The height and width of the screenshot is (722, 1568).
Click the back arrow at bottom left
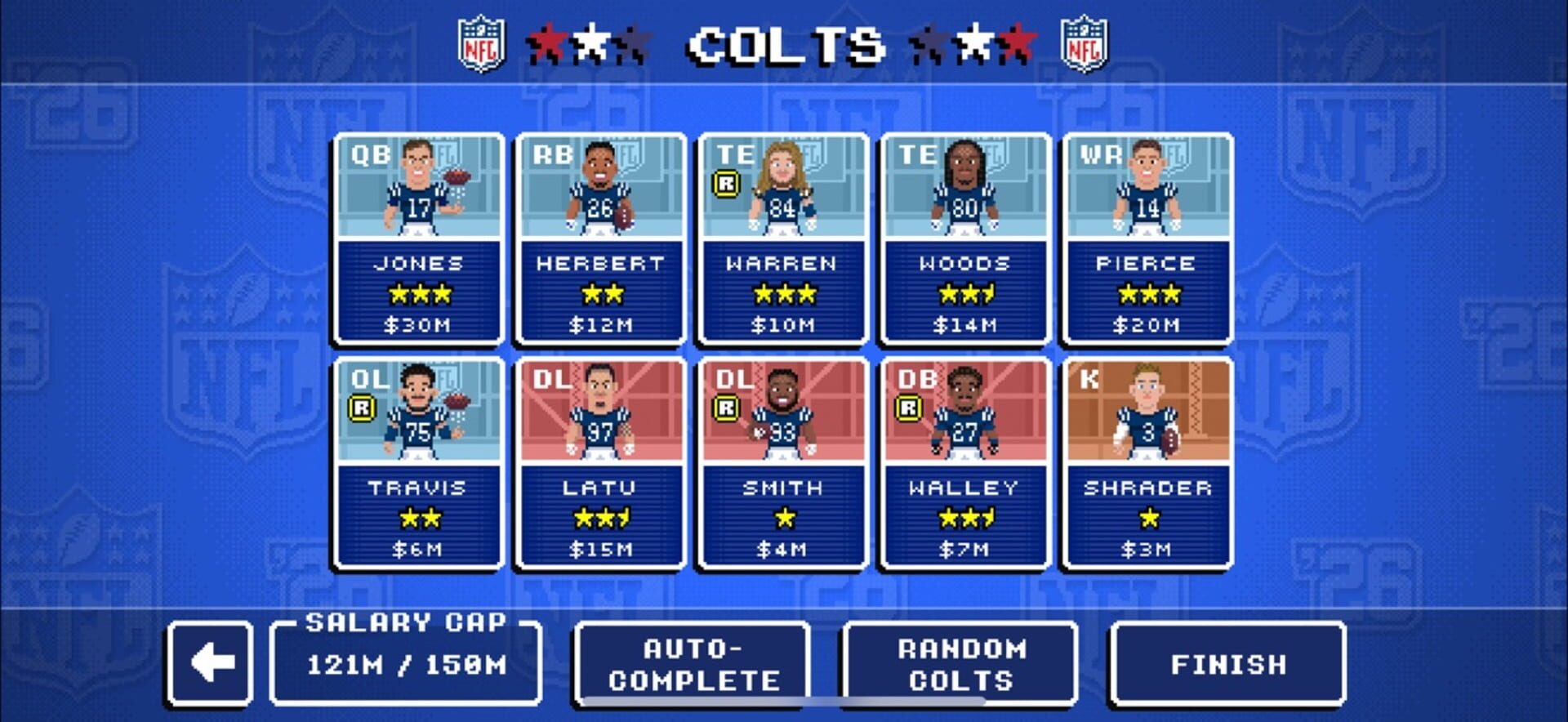208,666
